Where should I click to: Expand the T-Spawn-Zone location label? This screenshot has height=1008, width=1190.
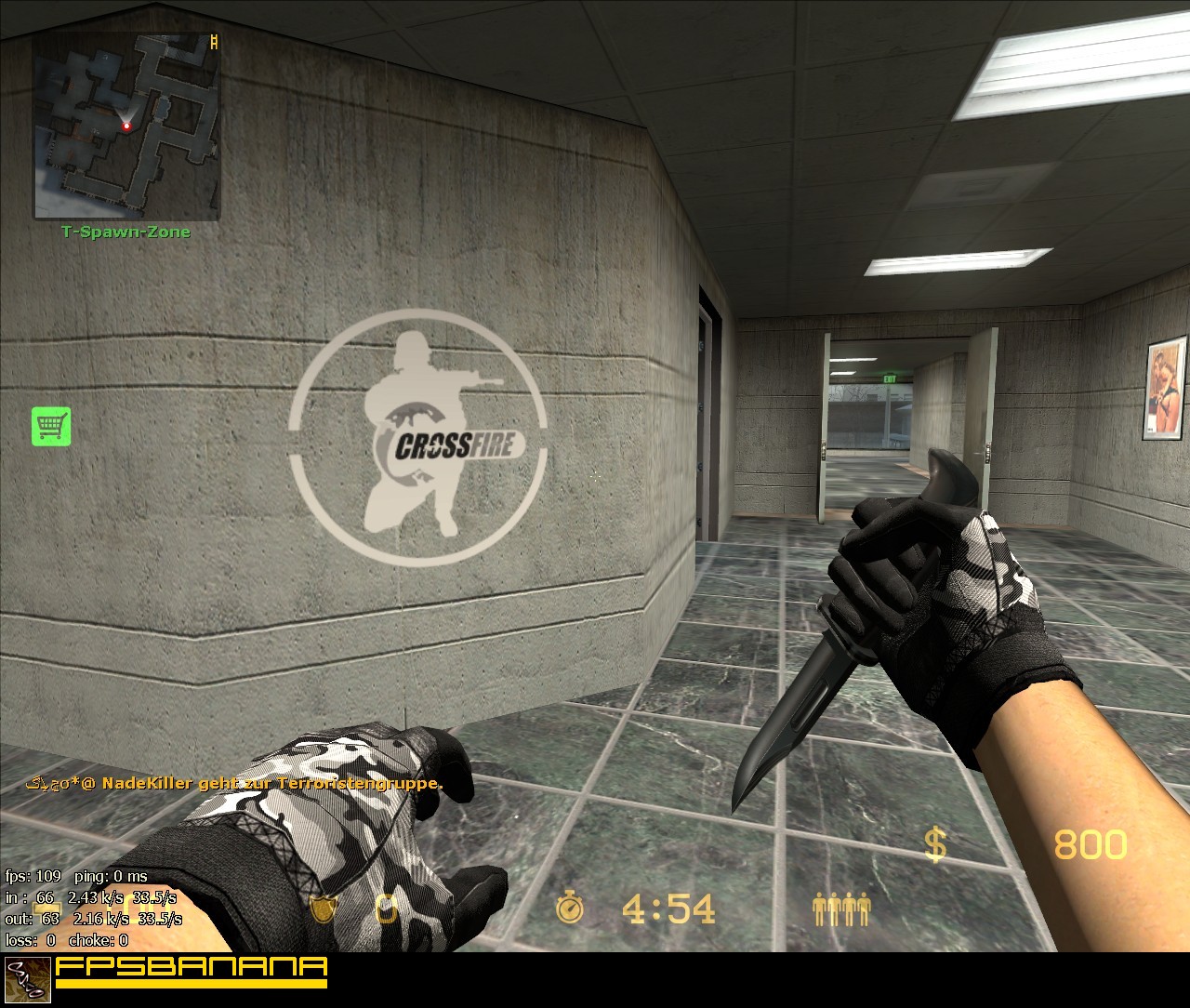click(125, 232)
